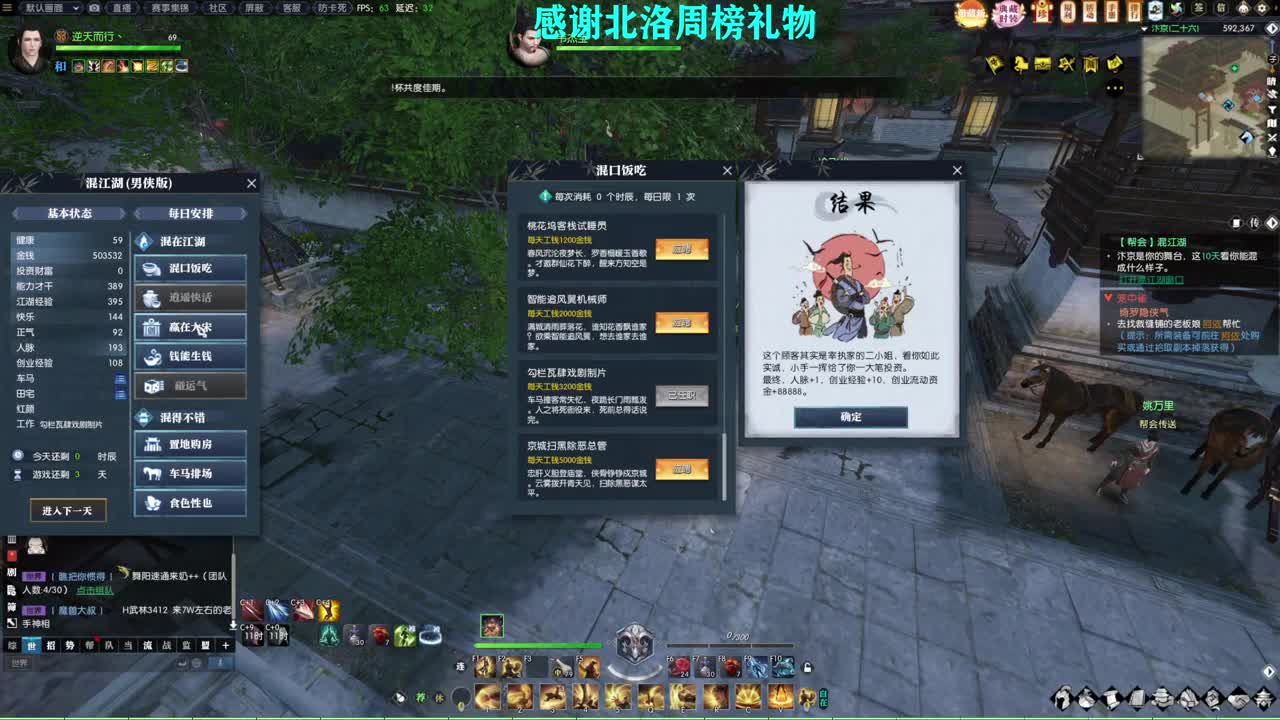Screen dimensions: 1280x720
Task: Click the green pinwheel activity icon at top right
Action: (1177, 8)
